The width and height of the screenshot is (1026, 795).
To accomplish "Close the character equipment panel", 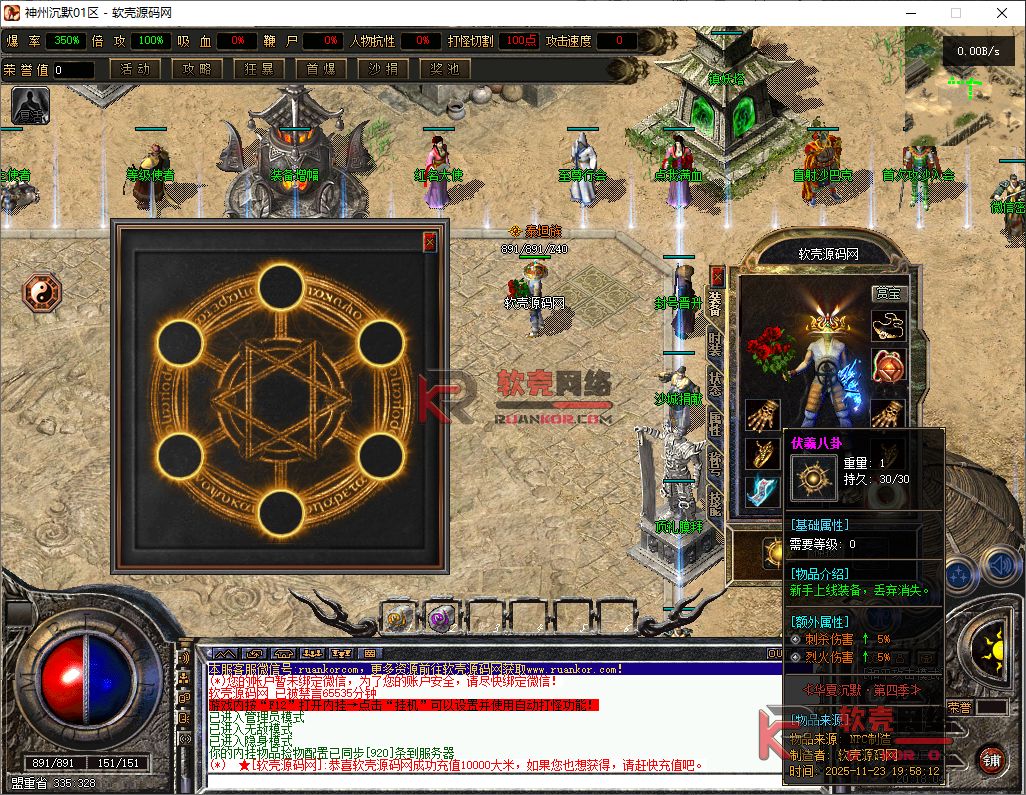I will coord(716,276).
